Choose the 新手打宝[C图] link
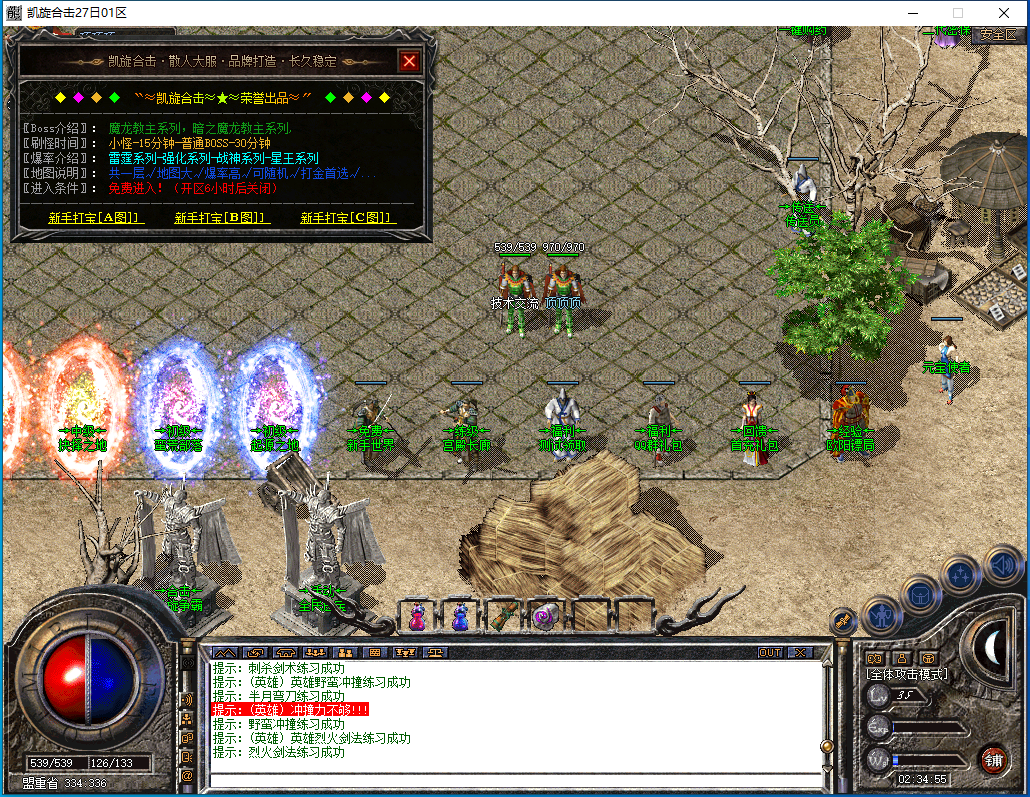The width and height of the screenshot is (1030, 797). click(x=348, y=217)
